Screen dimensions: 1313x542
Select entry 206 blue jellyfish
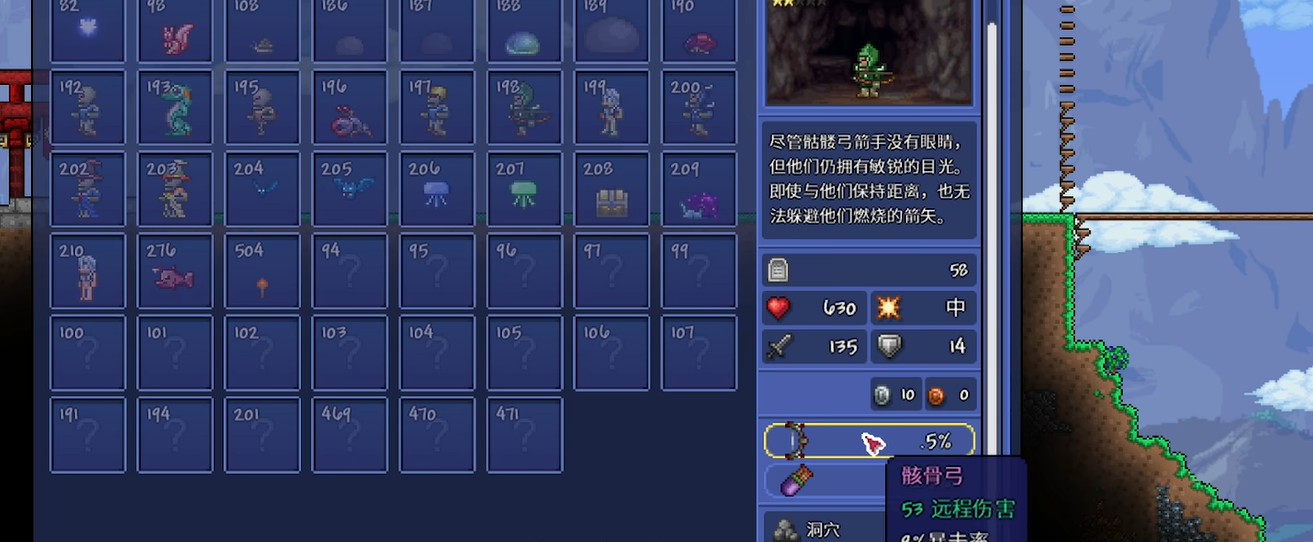[437, 189]
